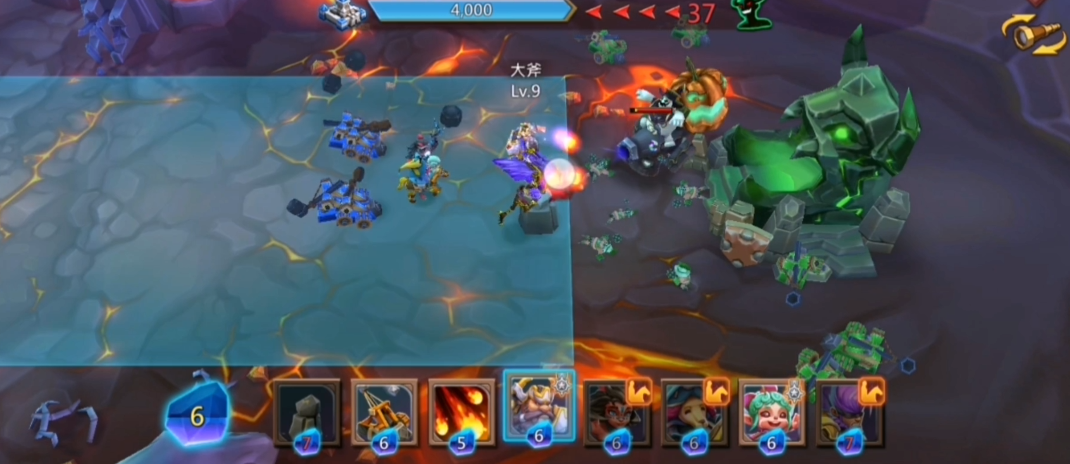This screenshot has height=464, width=1070.
Task: Activate the fire meteor spell card
Action: click(x=461, y=412)
